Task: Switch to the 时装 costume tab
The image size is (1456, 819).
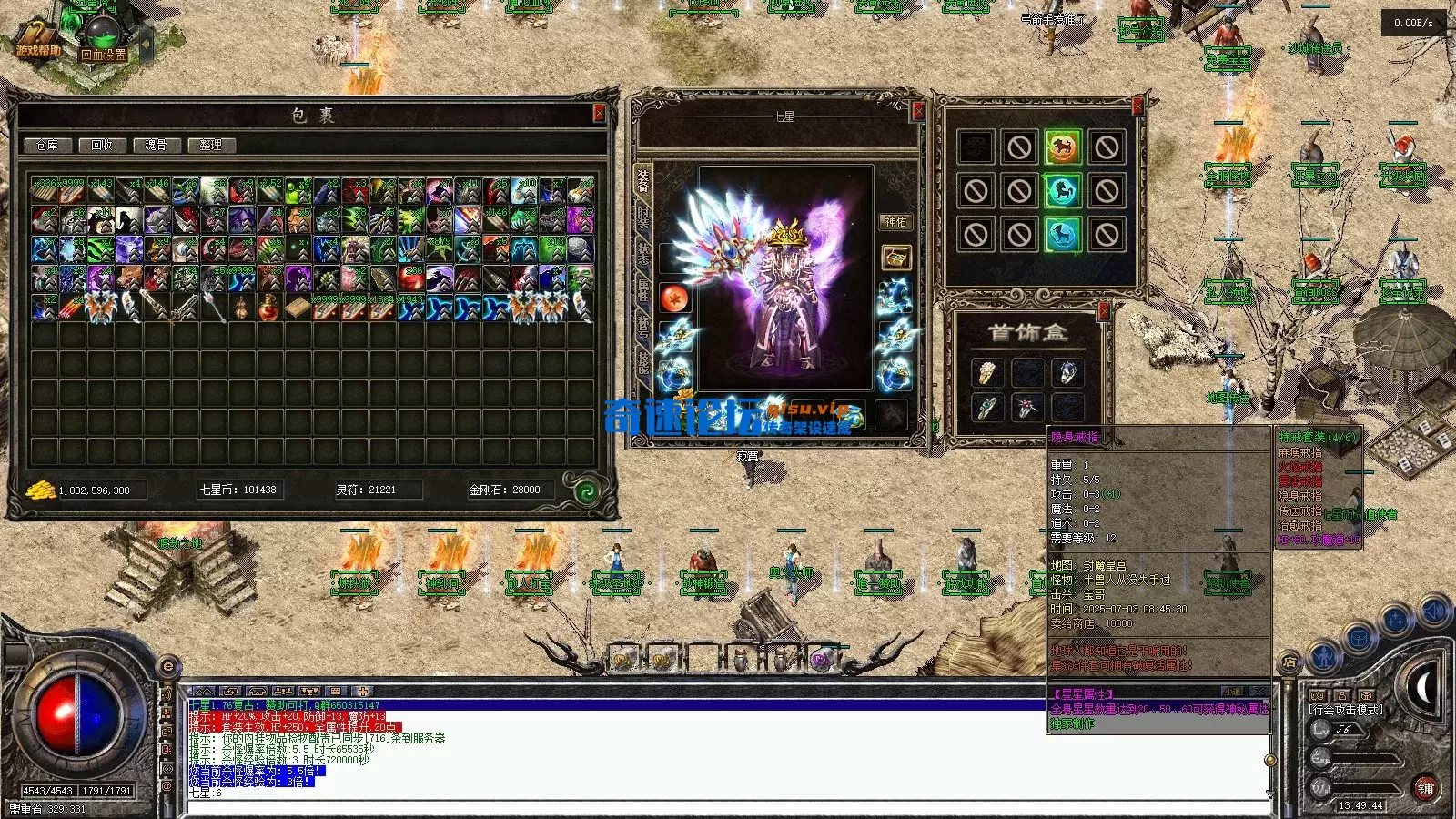Action: (643, 219)
